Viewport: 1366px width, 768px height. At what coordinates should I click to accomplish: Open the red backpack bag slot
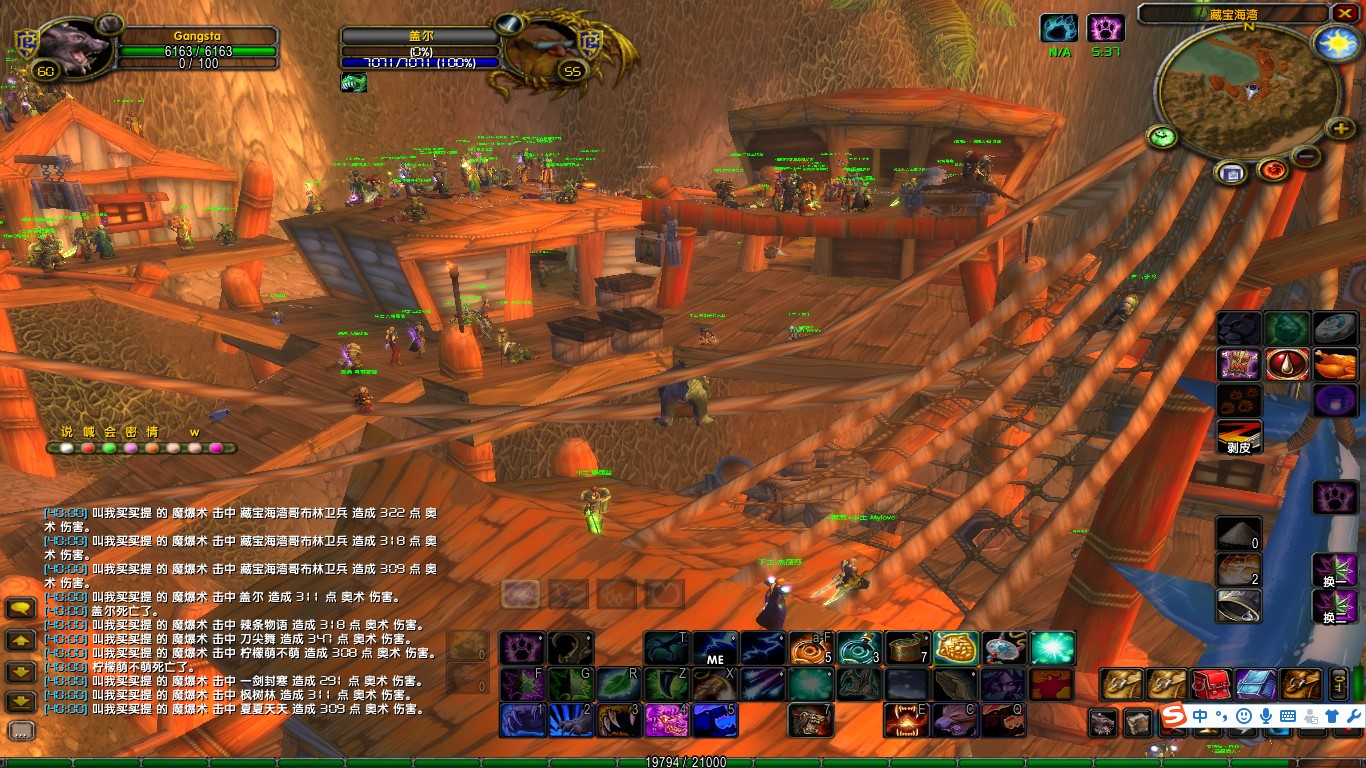coord(1211,684)
